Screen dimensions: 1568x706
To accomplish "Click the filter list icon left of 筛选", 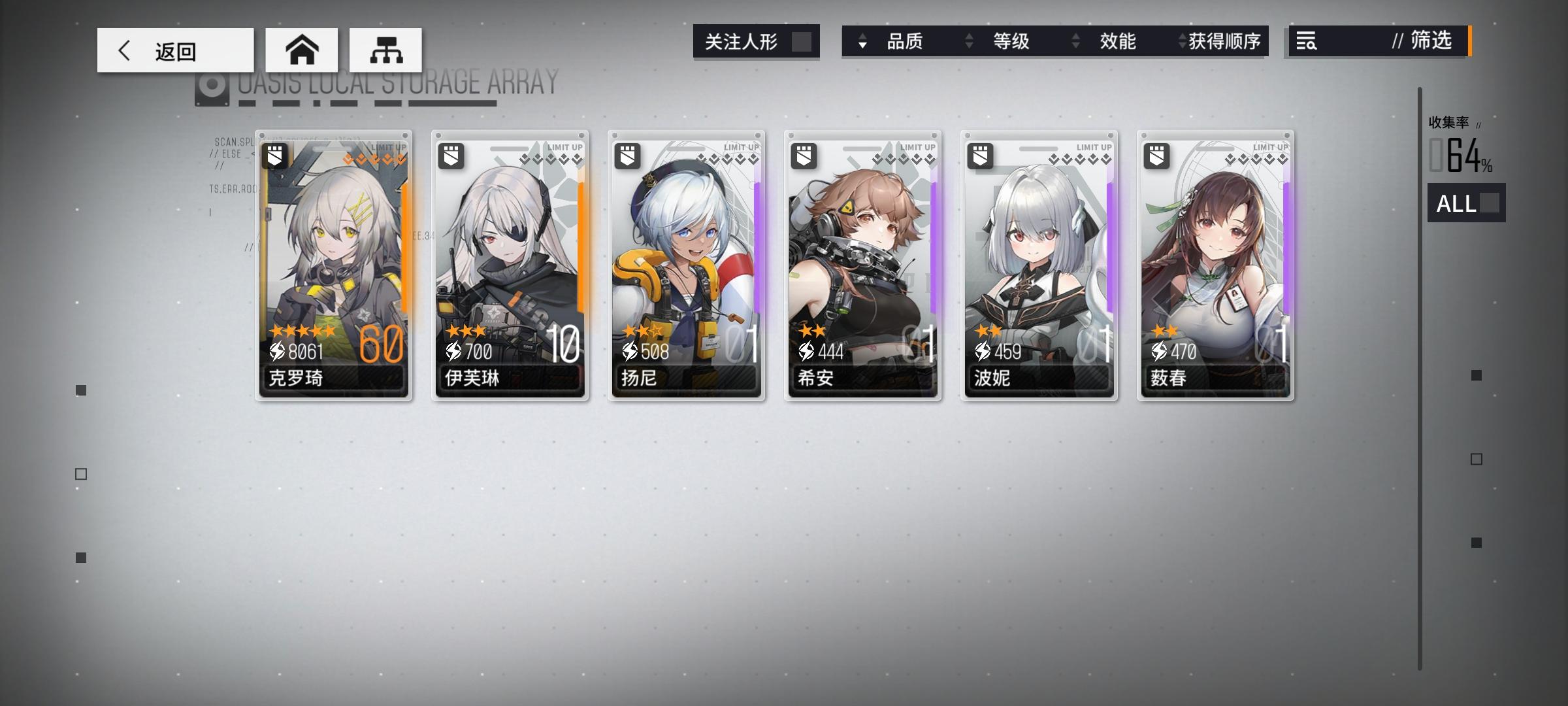I will point(1307,42).
